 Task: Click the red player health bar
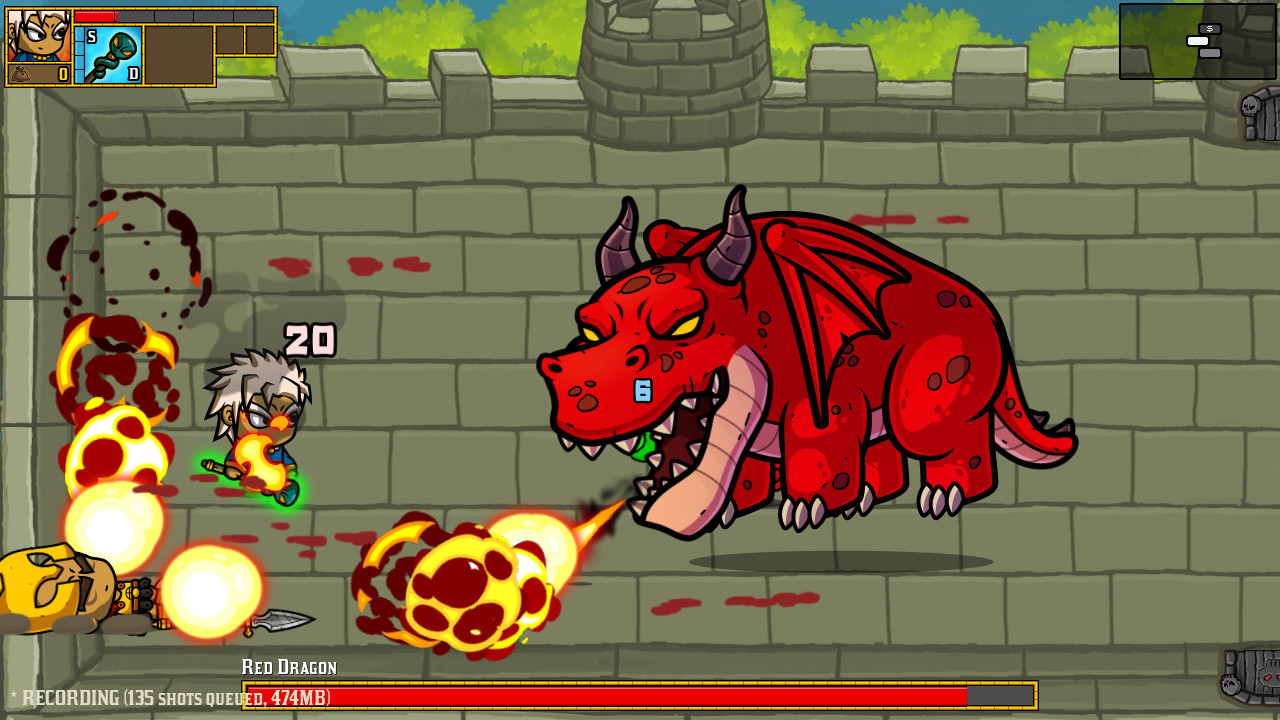[x=95, y=15]
